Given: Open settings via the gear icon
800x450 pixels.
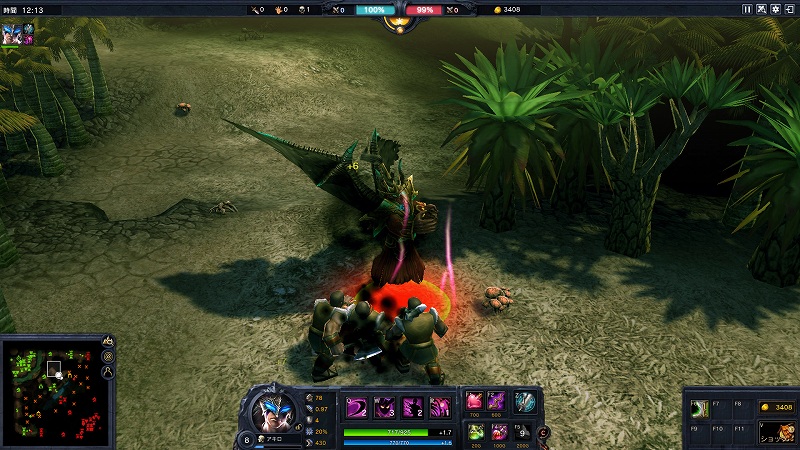Looking at the screenshot, I should (776, 9).
